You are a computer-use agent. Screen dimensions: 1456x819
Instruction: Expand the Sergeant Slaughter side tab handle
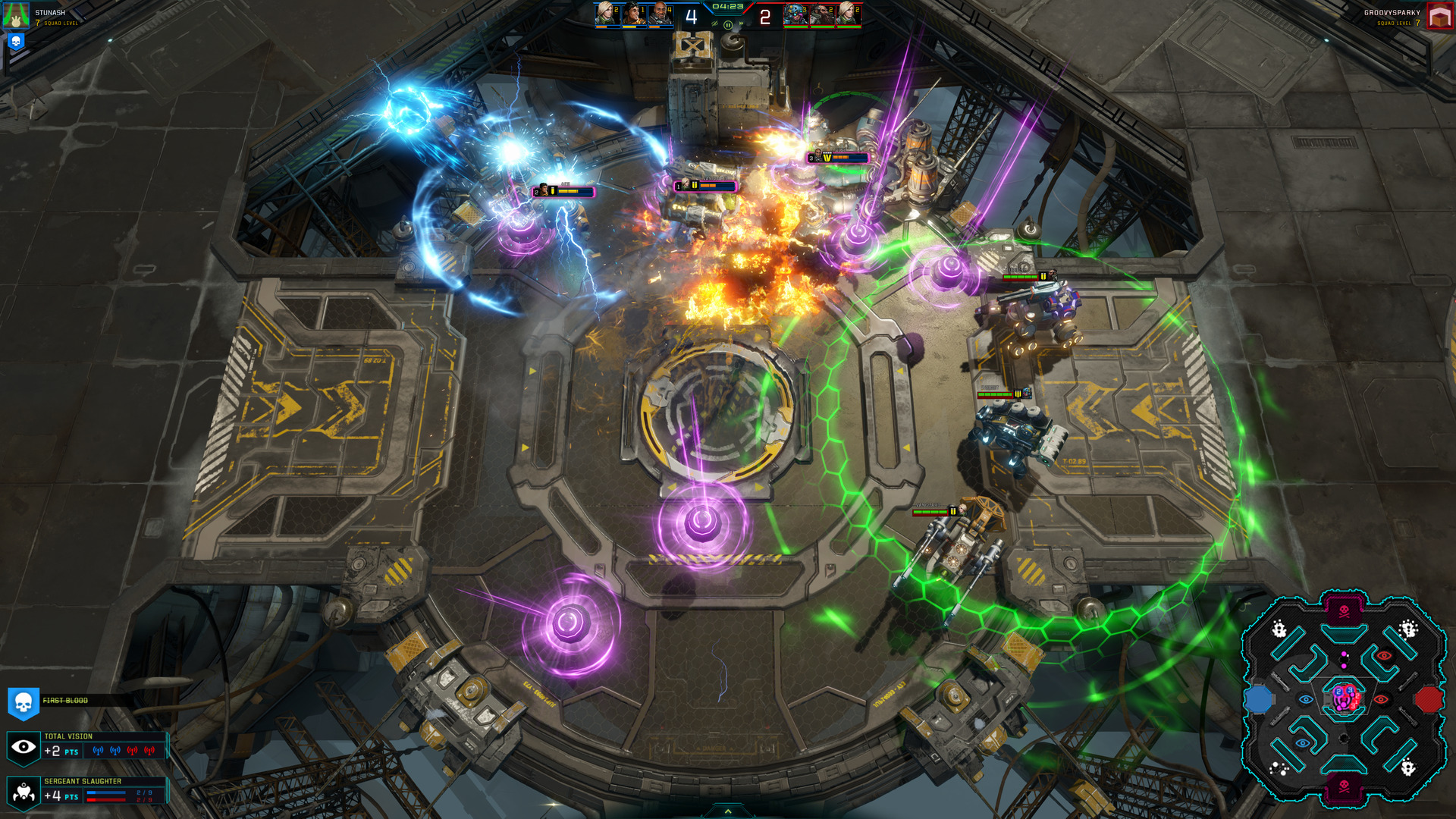(168, 790)
